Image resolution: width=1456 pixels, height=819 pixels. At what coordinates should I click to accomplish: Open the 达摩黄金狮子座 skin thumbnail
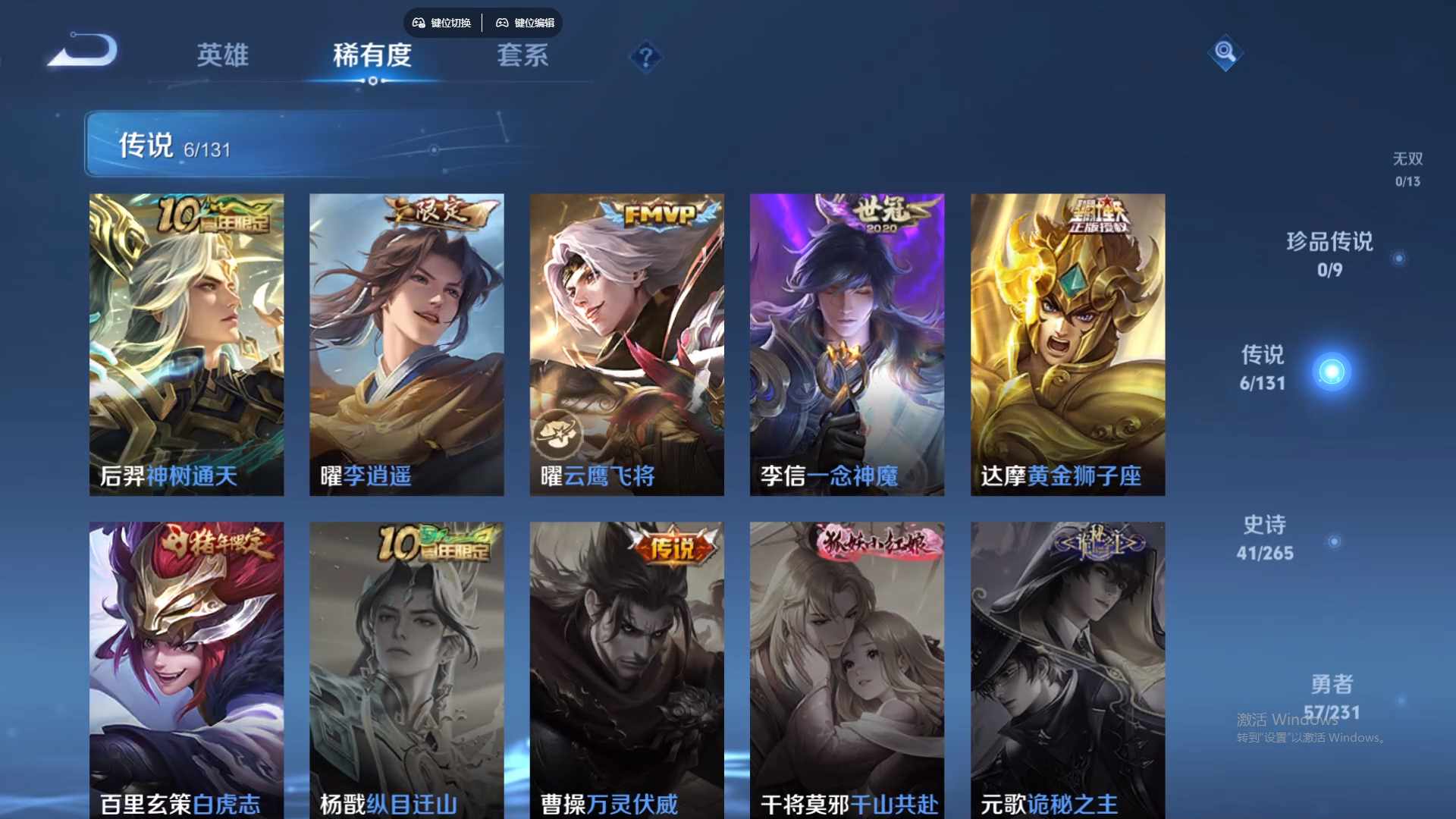[1067, 341]
